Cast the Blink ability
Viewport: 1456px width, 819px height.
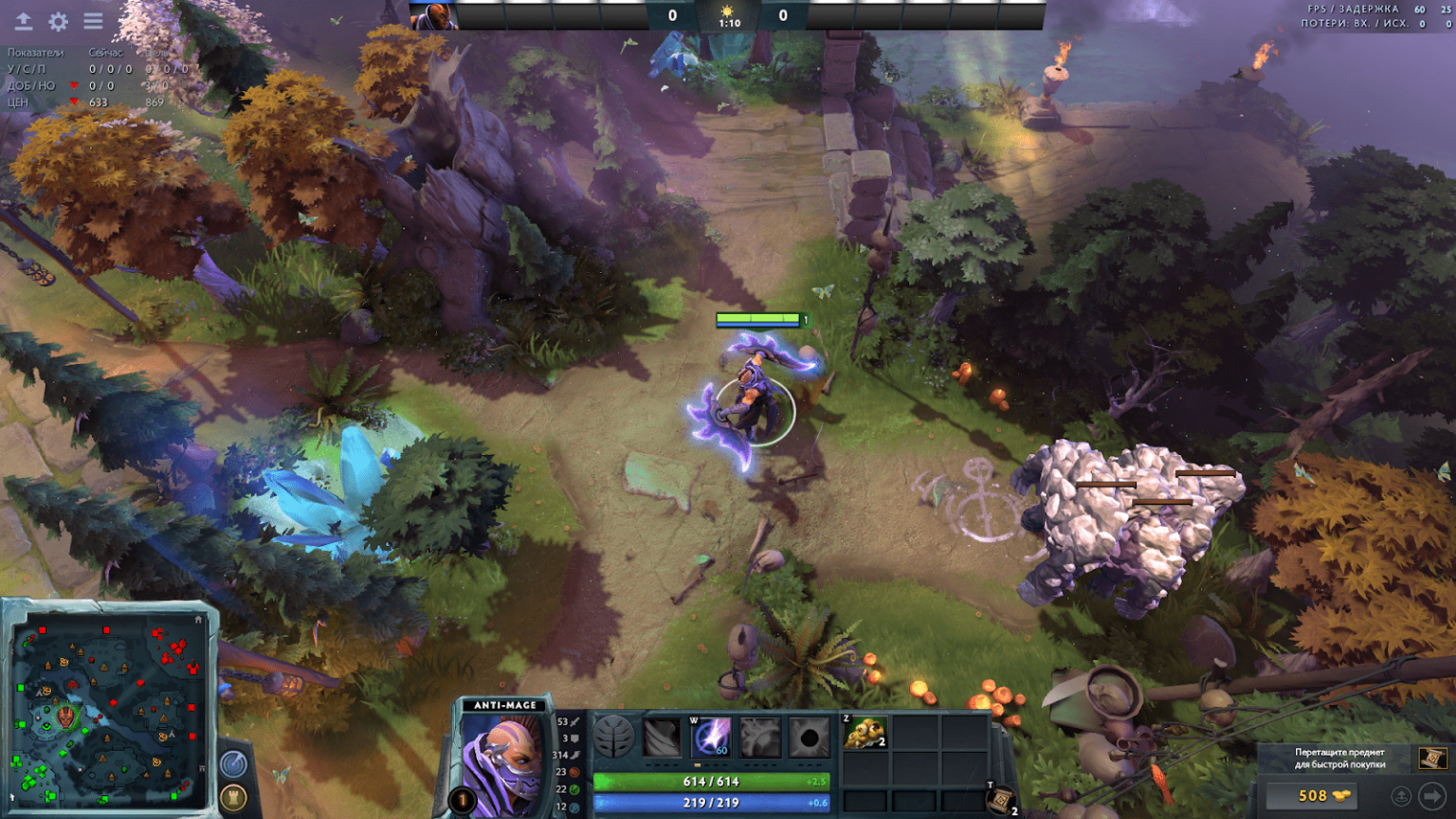coord(712,737)
